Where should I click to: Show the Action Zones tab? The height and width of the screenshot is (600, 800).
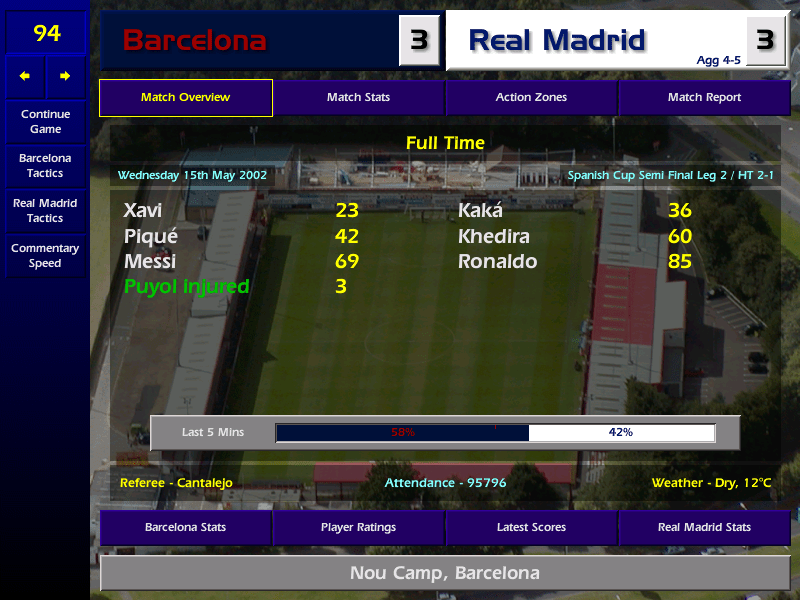531,98
